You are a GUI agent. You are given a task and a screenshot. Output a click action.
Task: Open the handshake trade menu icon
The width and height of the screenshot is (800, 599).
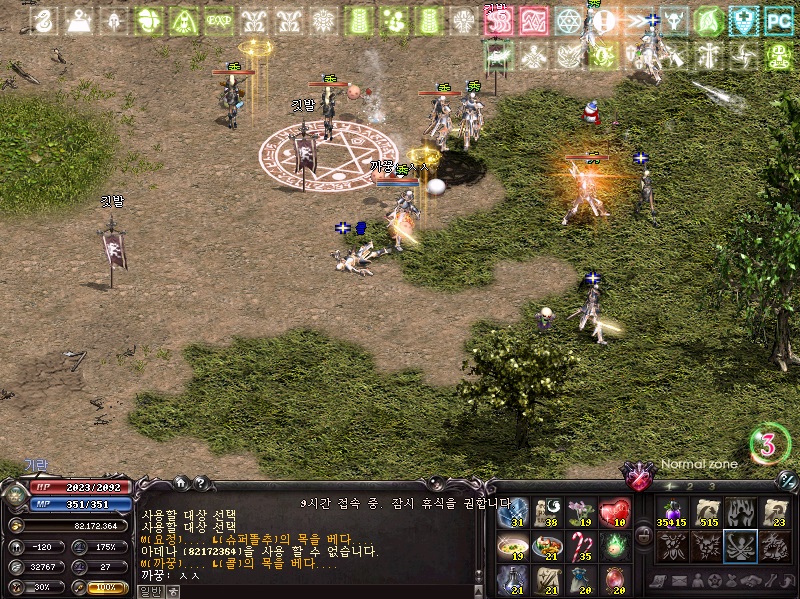749,581
